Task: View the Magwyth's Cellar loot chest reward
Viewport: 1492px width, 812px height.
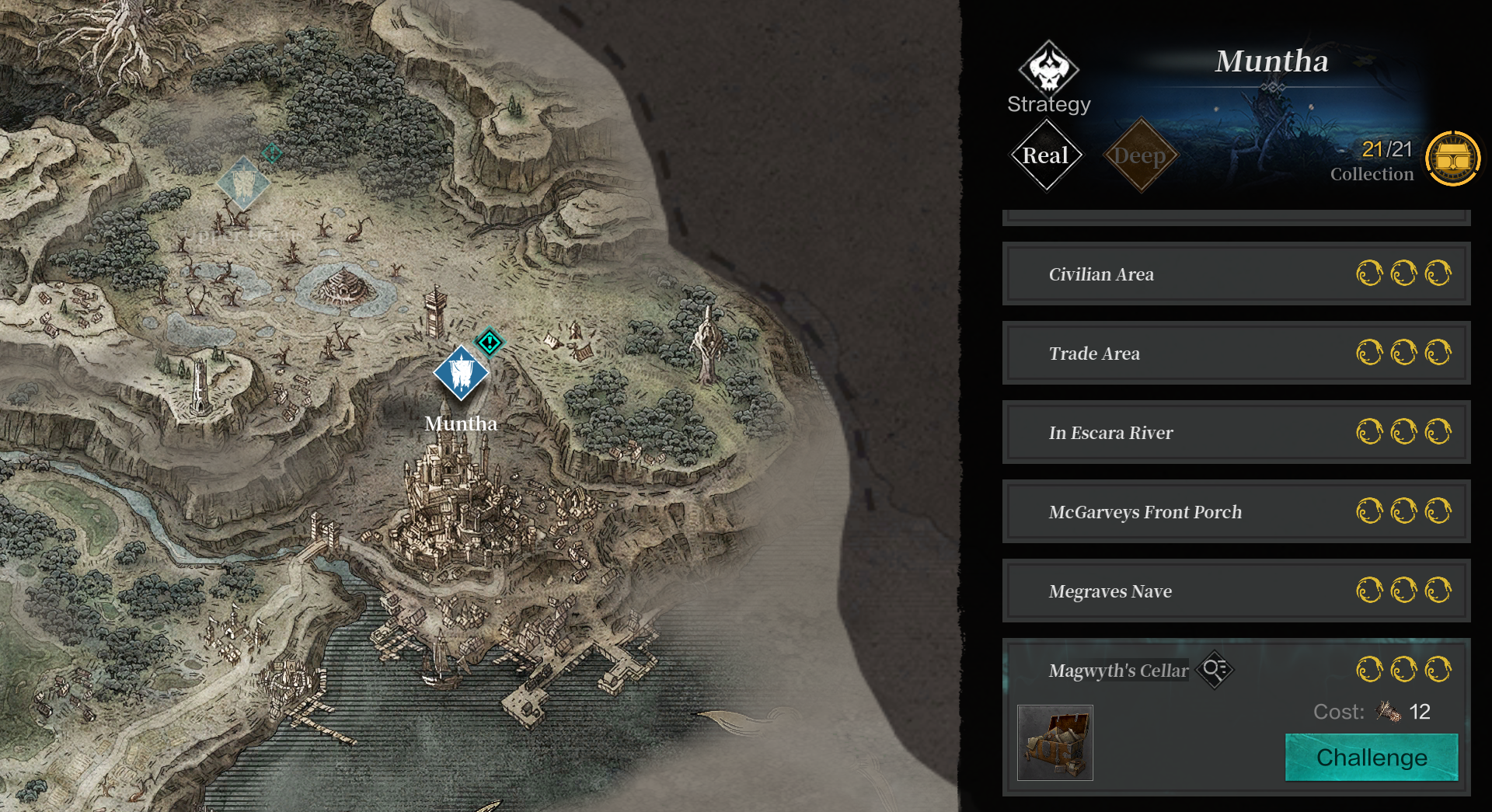Action: tap(1055, 743)
